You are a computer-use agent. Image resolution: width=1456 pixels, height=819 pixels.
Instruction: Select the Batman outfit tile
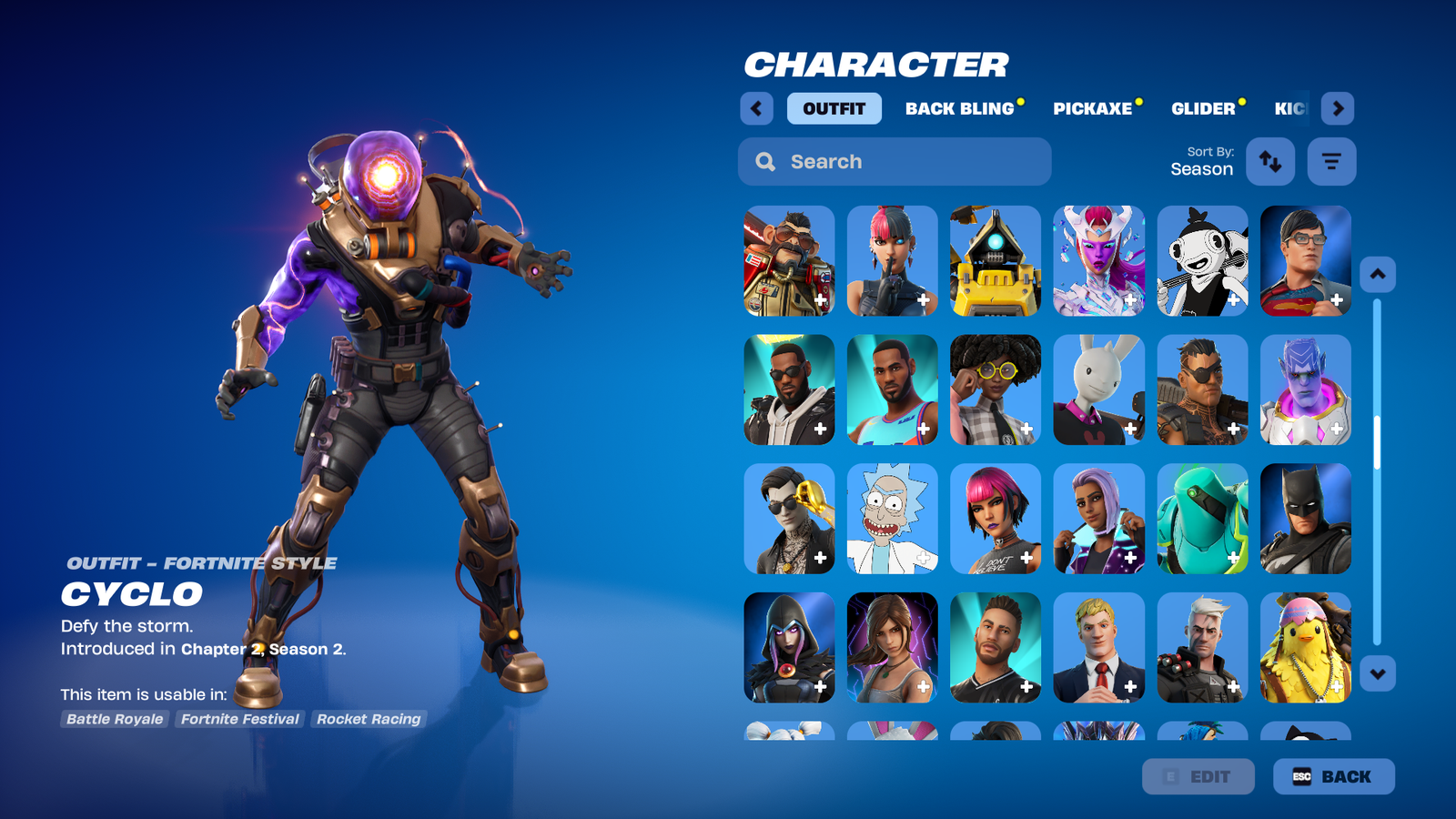[1305, 519]
